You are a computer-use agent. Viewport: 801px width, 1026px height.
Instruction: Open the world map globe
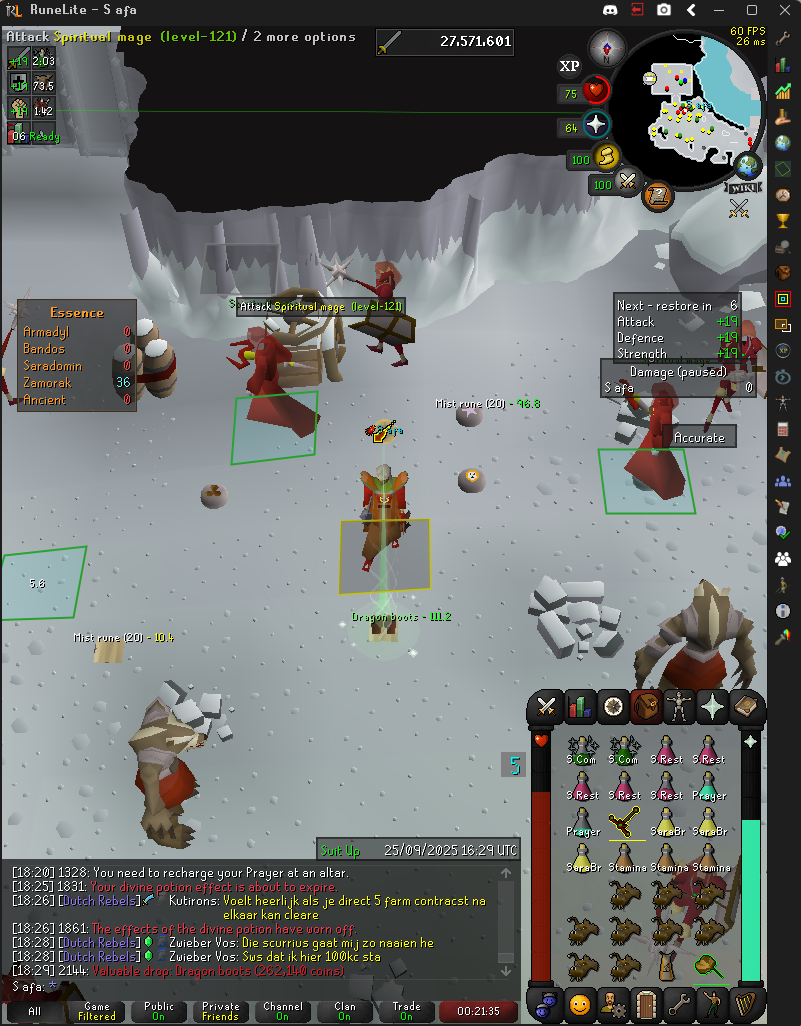[746, 164]
